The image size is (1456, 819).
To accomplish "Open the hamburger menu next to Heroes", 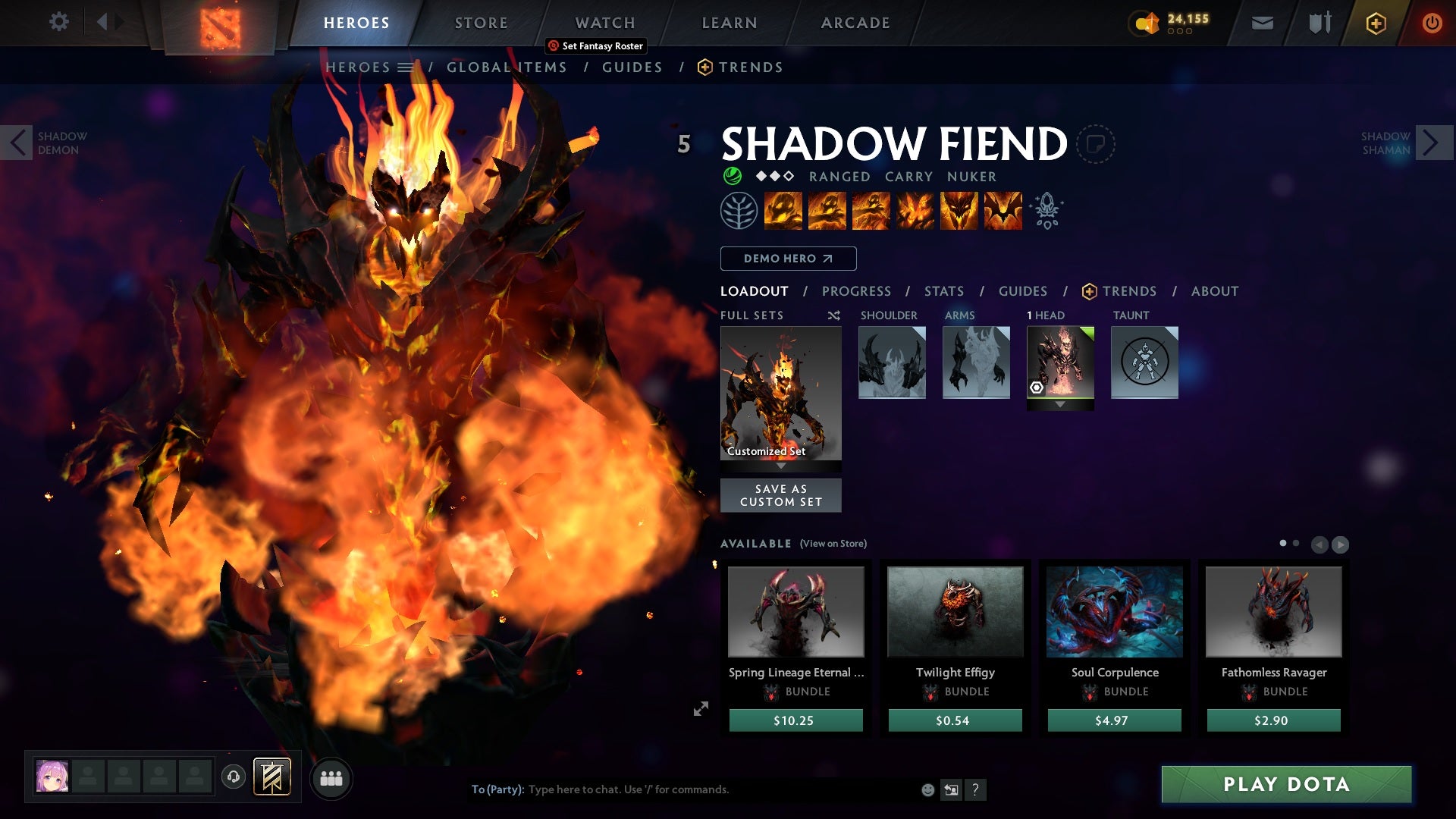I will click(406, 67).
